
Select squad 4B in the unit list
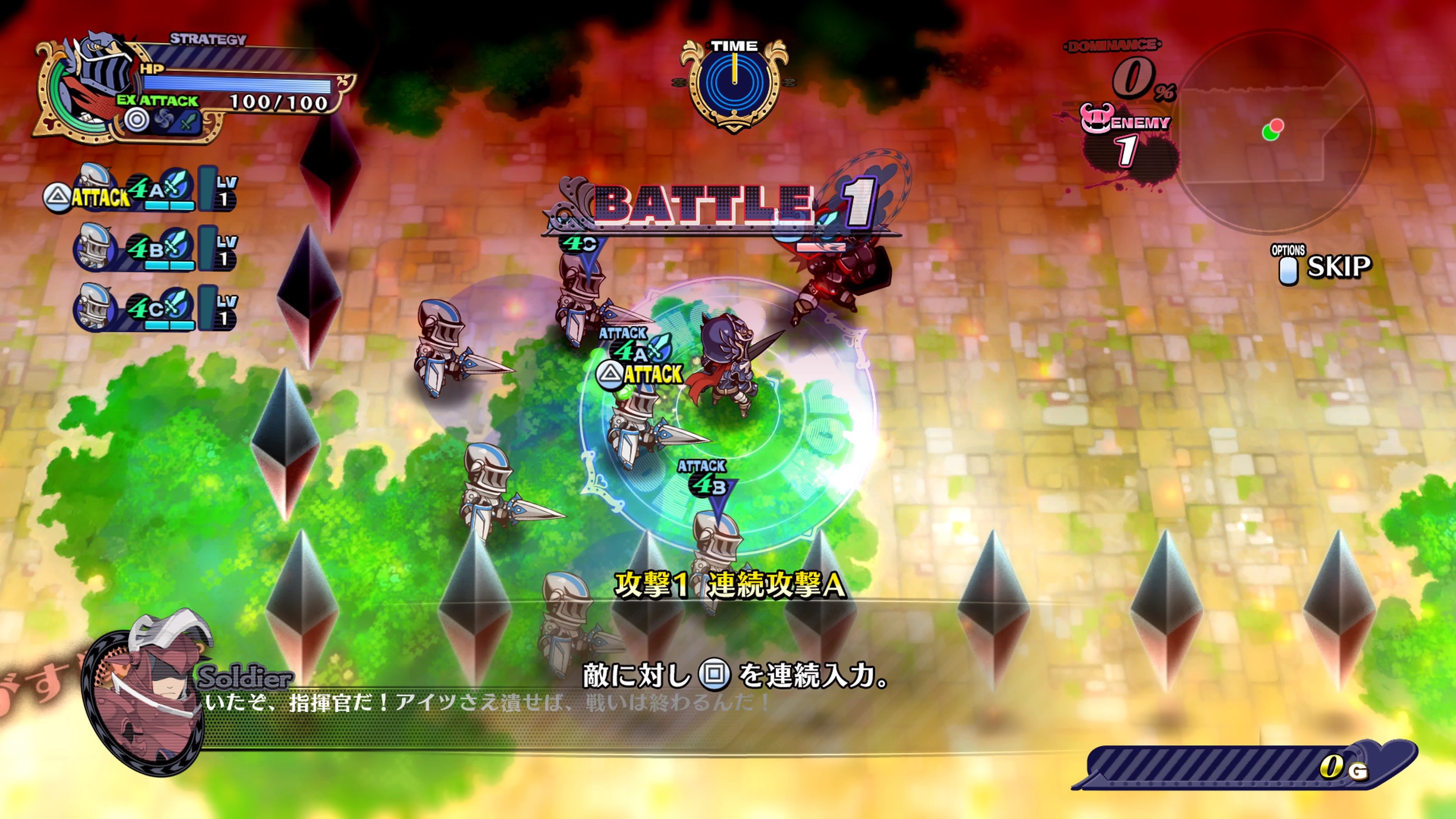tap(152, 249)
